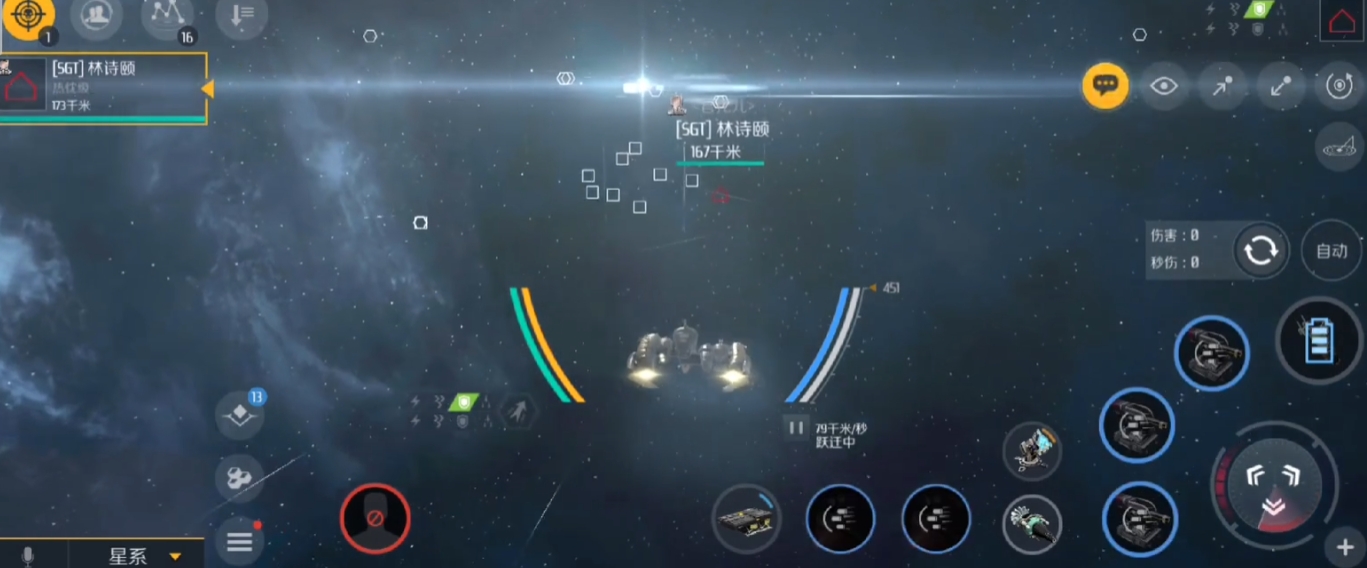Screen dimensions: 1367x568
Task: Open the network nodes tab with 16
Action: coord(167,16)
